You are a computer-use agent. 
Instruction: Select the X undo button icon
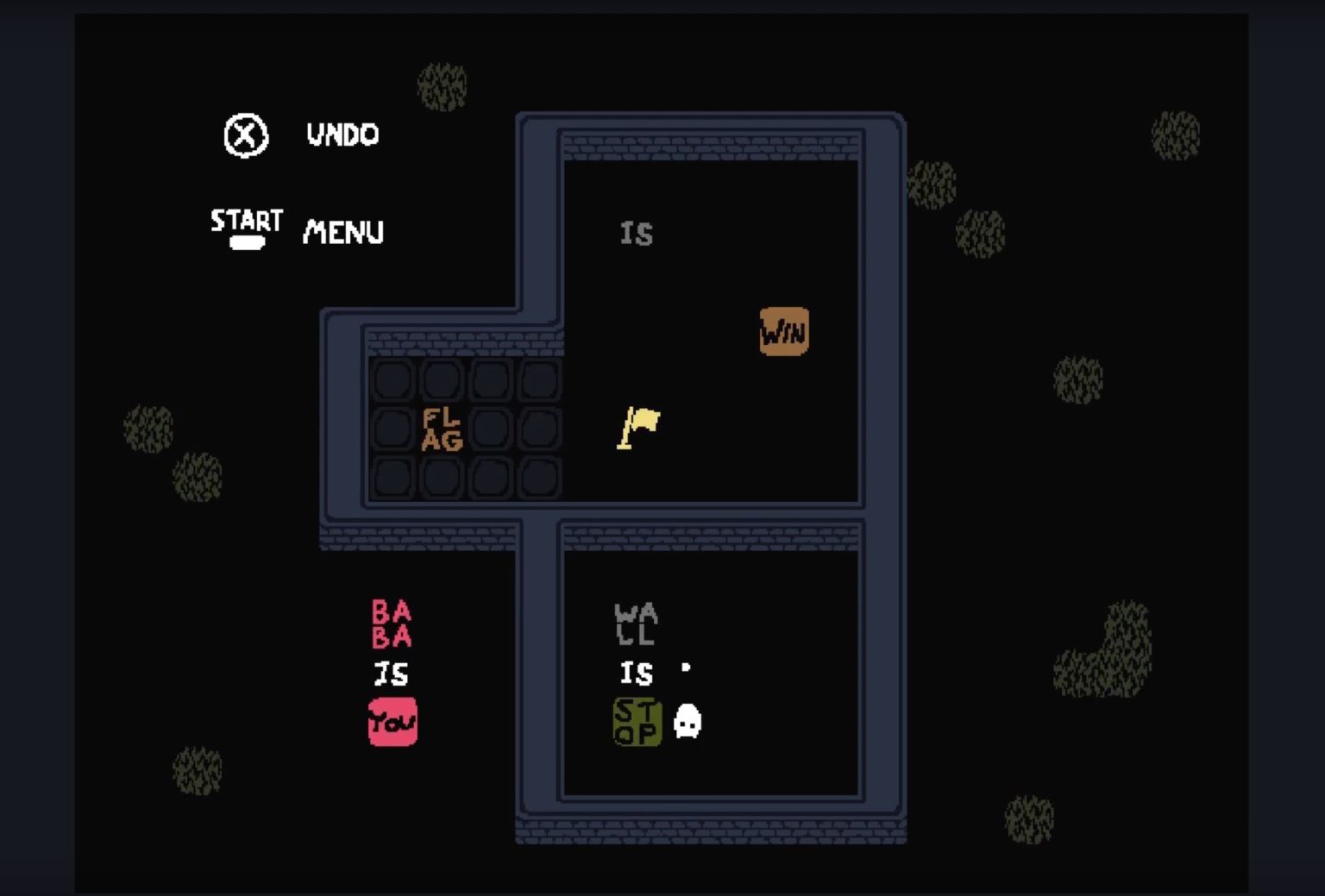click(244, 135)
